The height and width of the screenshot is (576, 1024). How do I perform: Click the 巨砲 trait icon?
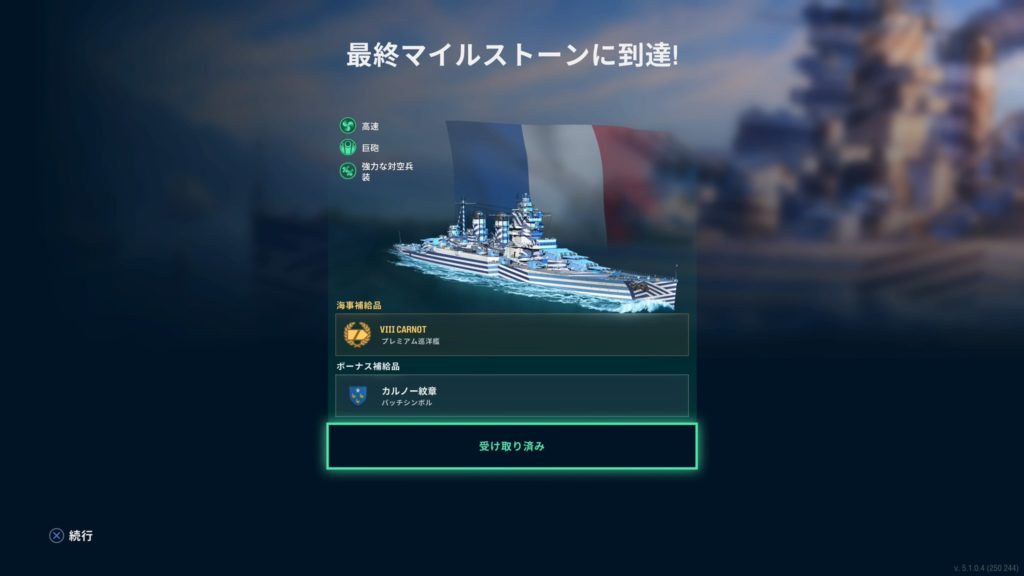pos(348,148)
